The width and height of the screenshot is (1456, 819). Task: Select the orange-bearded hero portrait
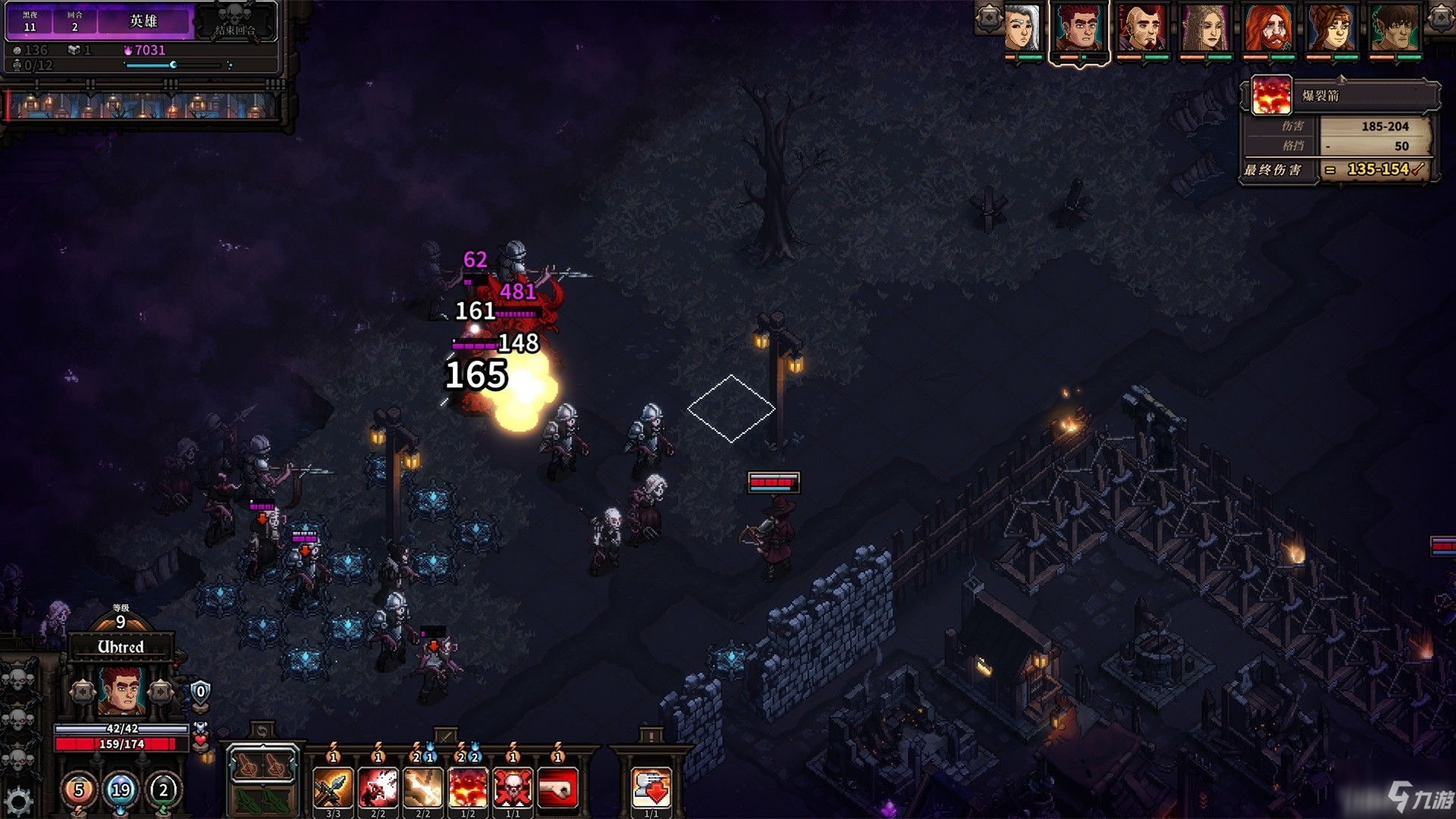click(x=1268, y=28)
